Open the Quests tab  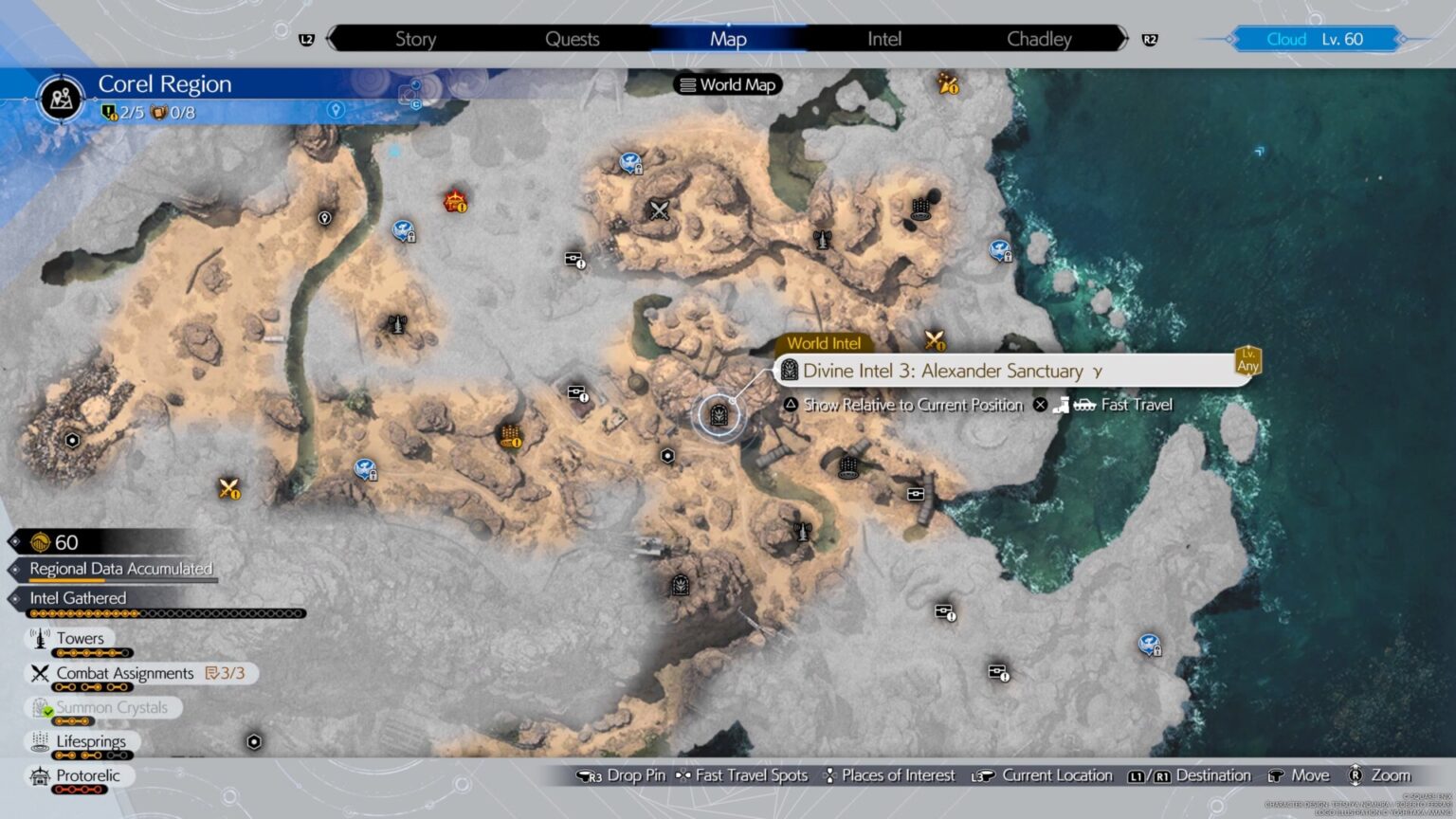click(x=572, y=39)
